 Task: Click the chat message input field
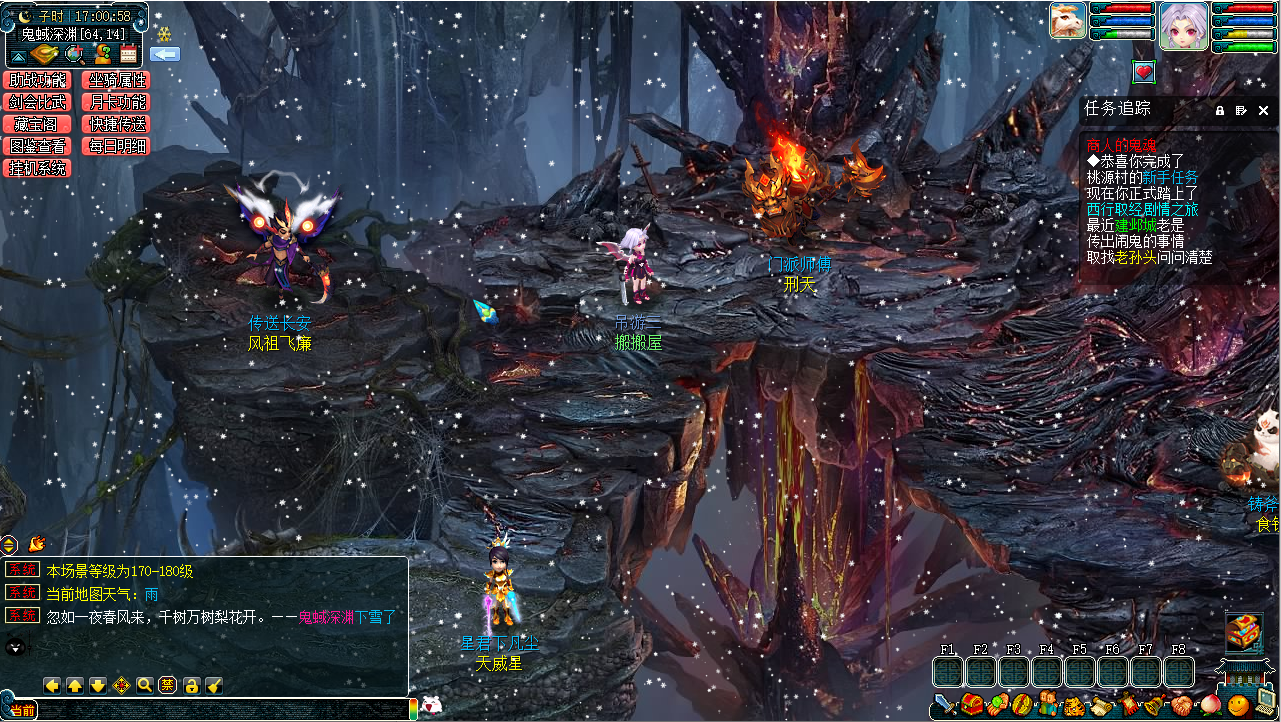220,710
